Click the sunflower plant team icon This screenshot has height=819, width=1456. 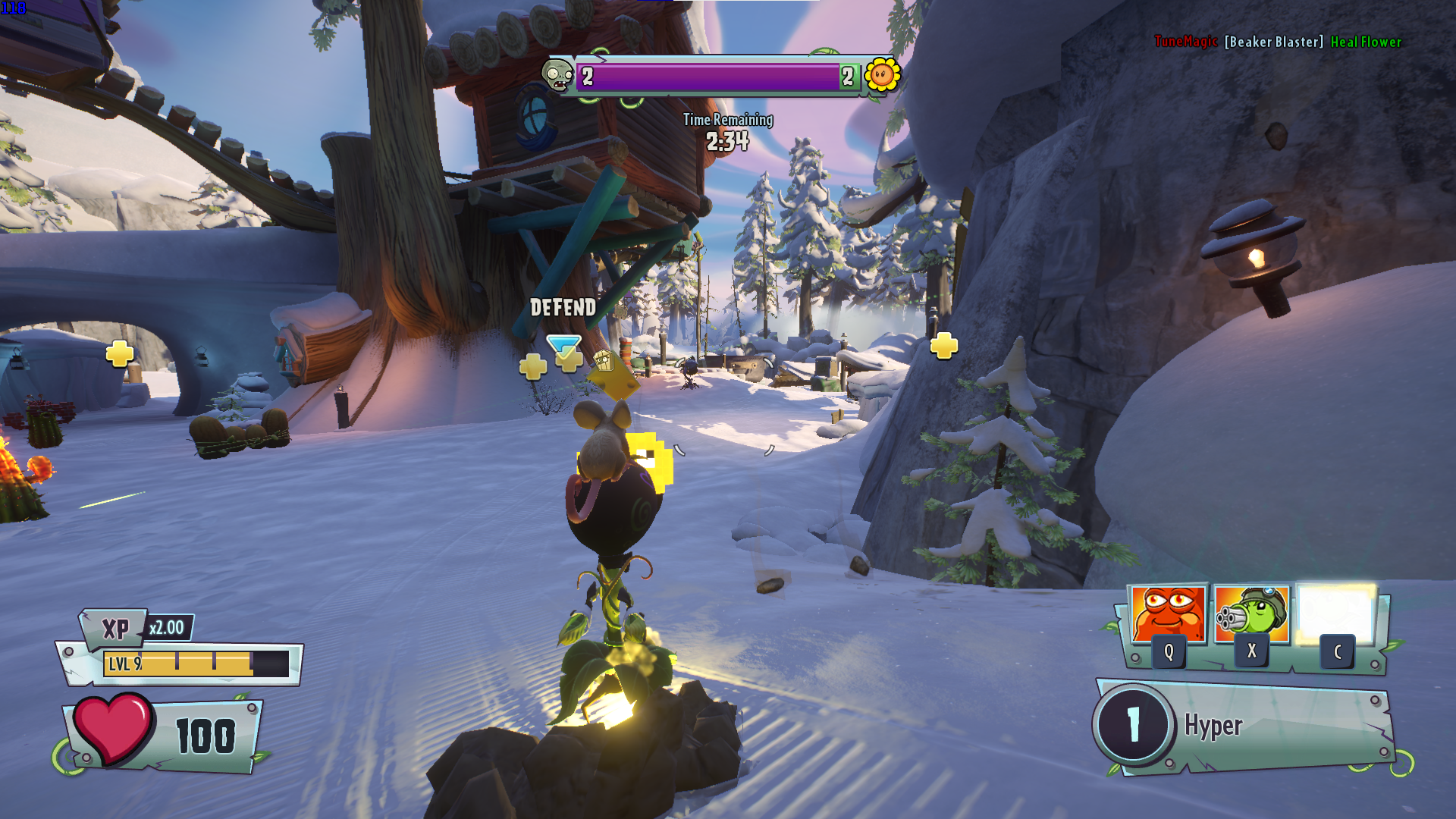pos(882,75)
